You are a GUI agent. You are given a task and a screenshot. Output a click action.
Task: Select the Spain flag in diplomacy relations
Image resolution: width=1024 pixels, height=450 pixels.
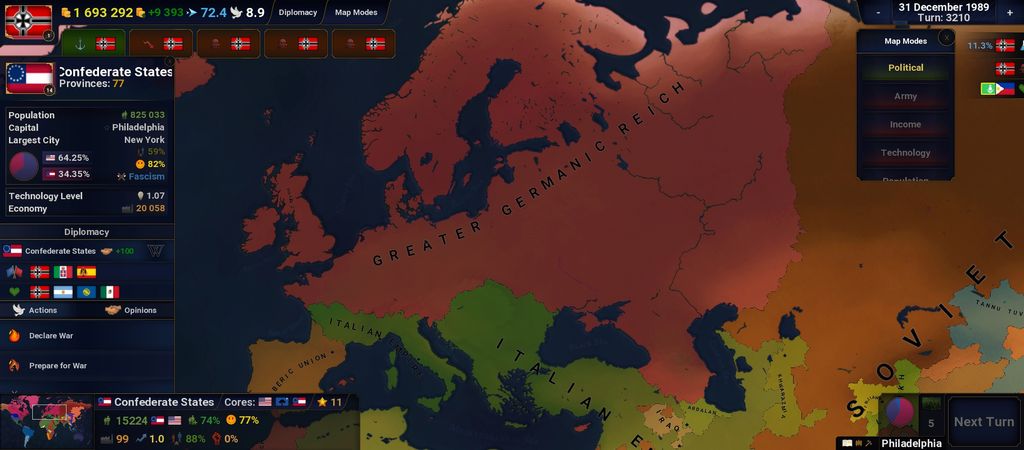(86, 272)
